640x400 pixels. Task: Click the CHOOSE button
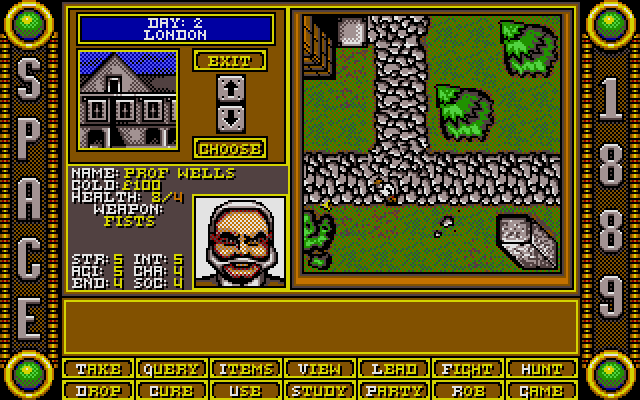coord(229,148)
